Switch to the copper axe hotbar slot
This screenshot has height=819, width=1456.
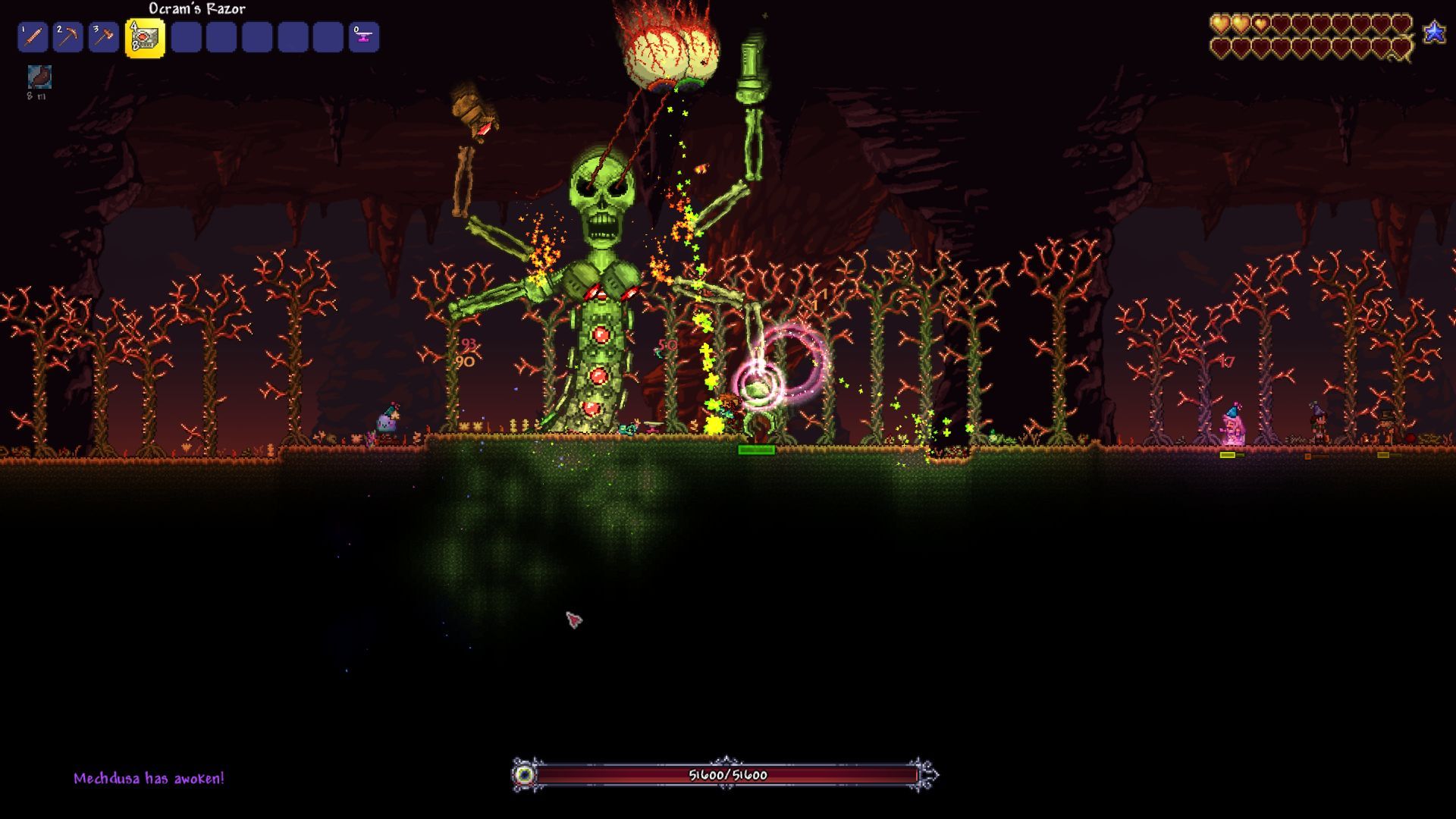pos(103,37)
